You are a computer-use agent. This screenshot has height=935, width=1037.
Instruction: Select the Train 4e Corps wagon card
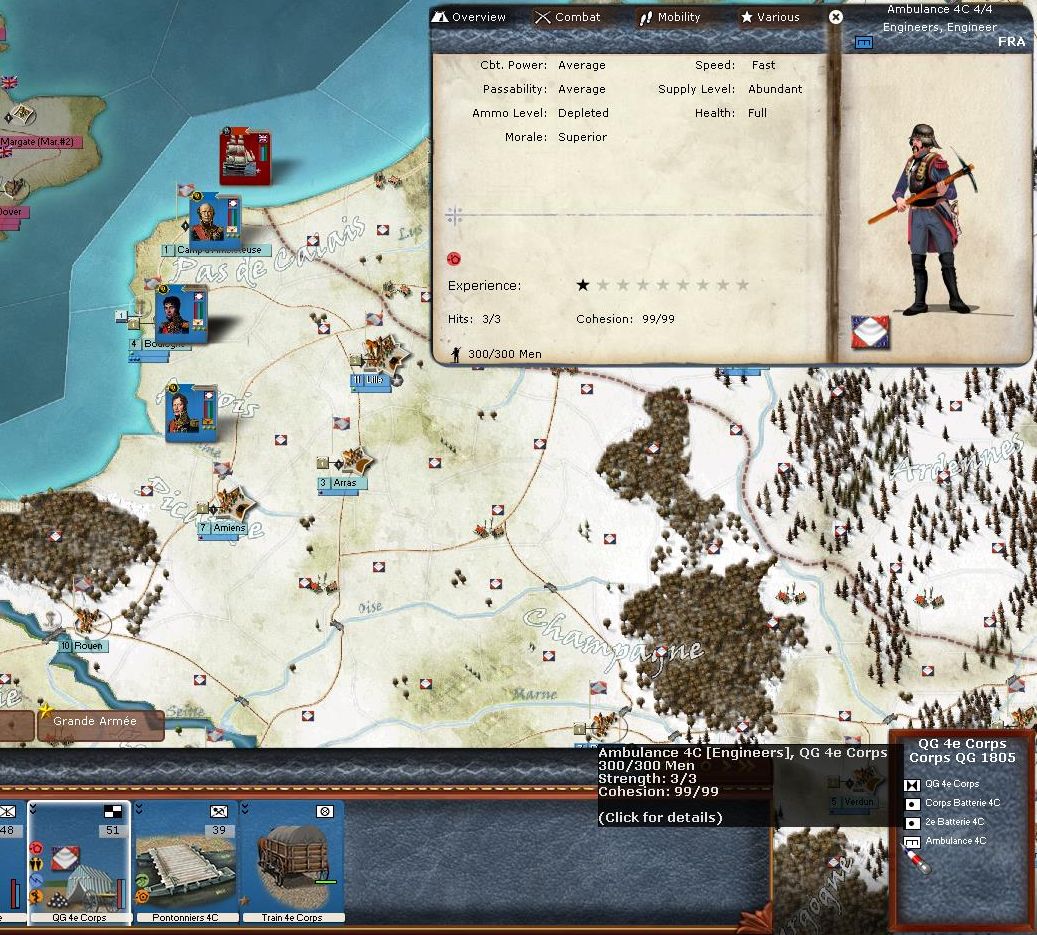pyautogui.click(x=293, y=861)
